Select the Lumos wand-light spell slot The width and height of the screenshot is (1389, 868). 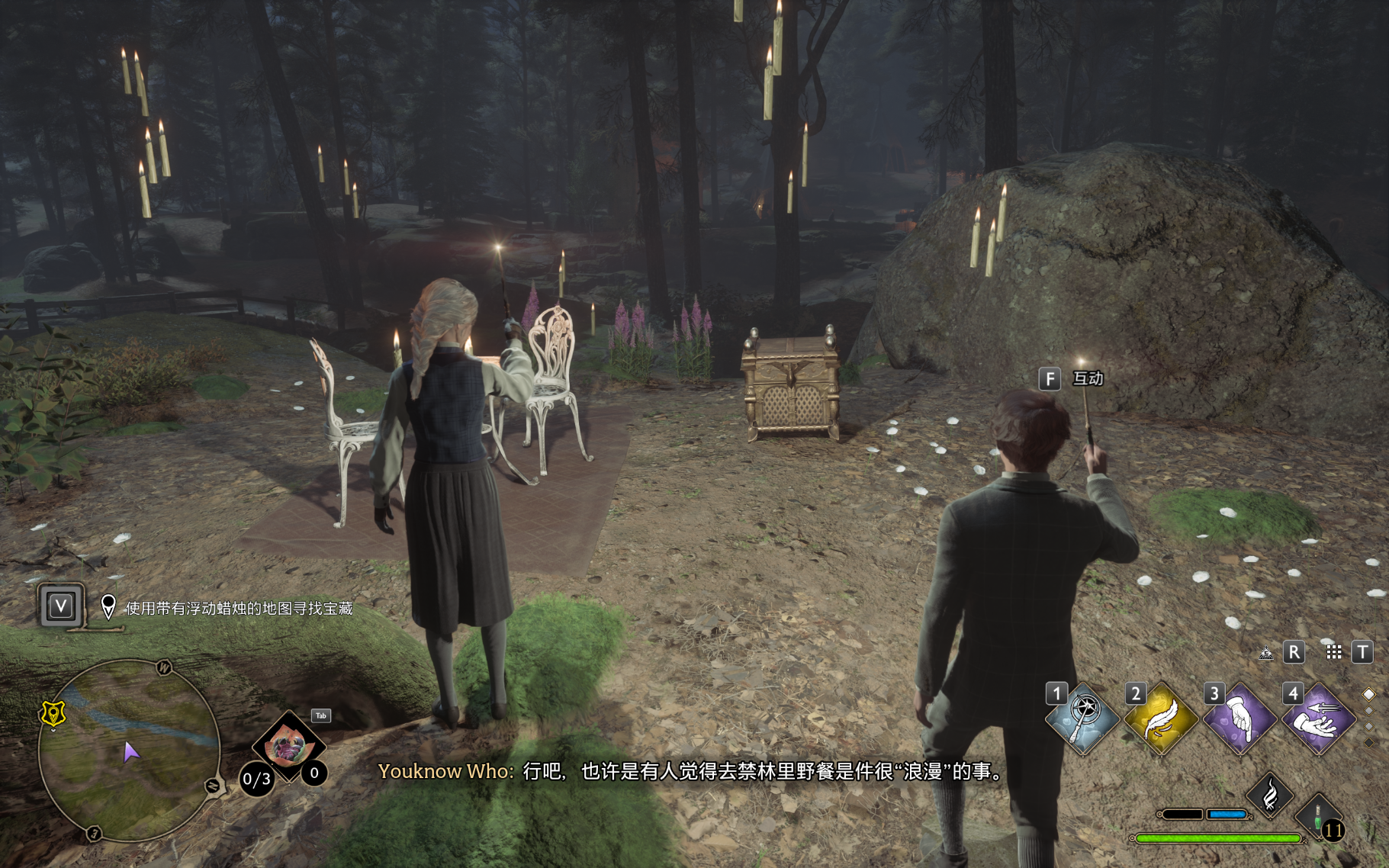[x=1082, y=719]
